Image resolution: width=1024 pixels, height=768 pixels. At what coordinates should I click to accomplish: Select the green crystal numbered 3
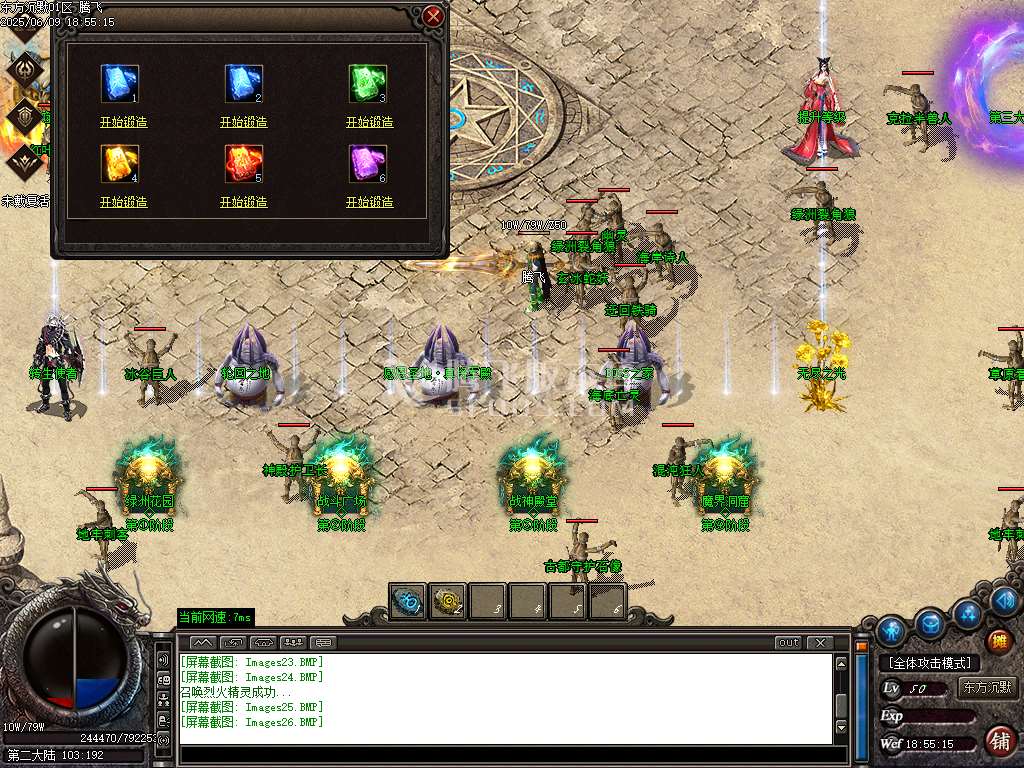(368, 84)
